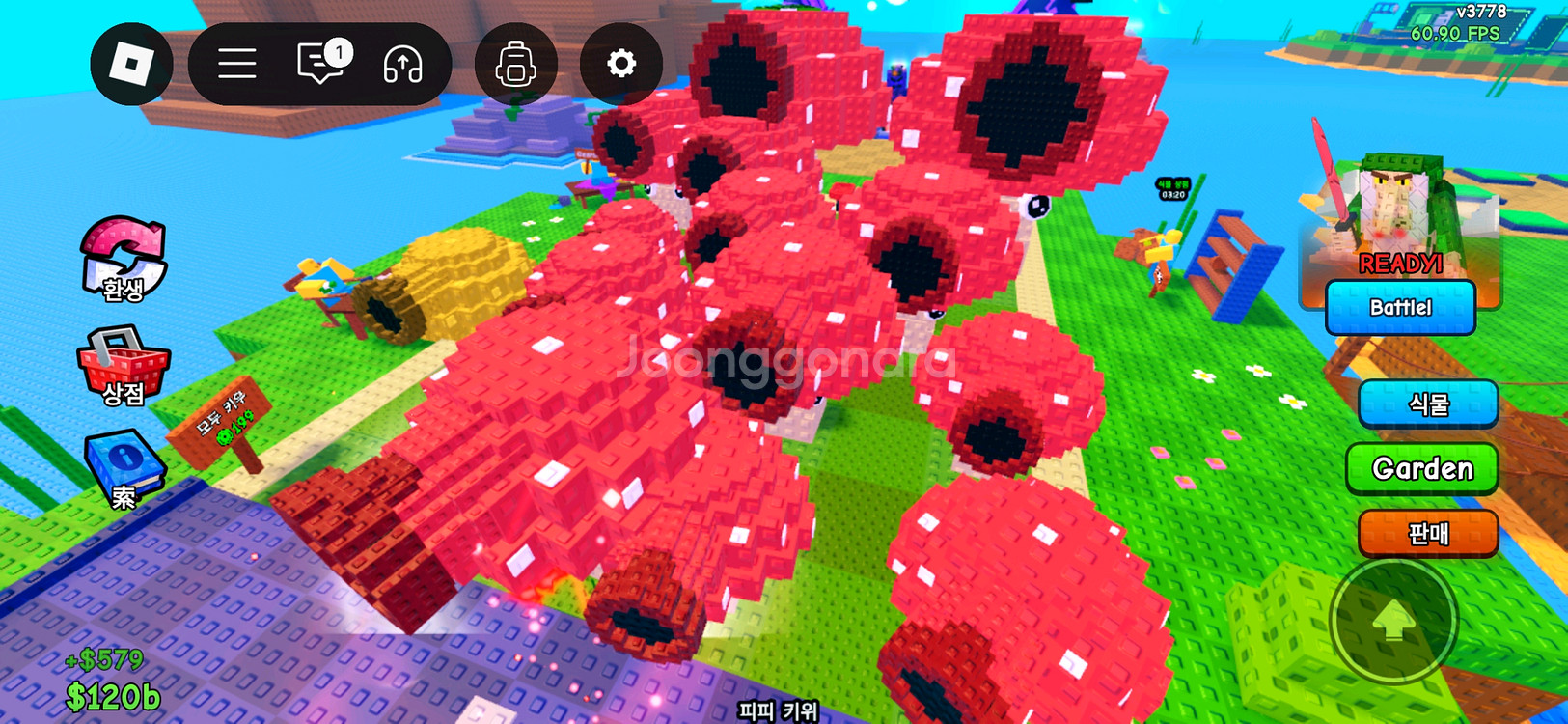Select the blue 식물 plants button
Viewport: 1568px width, 724px height.
1427,404
